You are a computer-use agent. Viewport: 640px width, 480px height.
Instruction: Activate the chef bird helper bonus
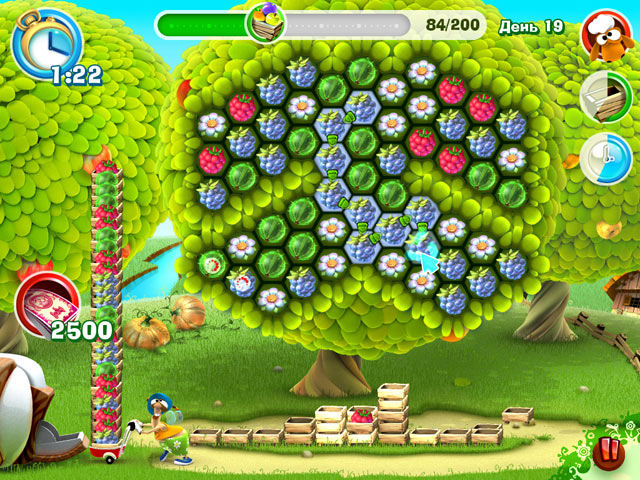604,33
